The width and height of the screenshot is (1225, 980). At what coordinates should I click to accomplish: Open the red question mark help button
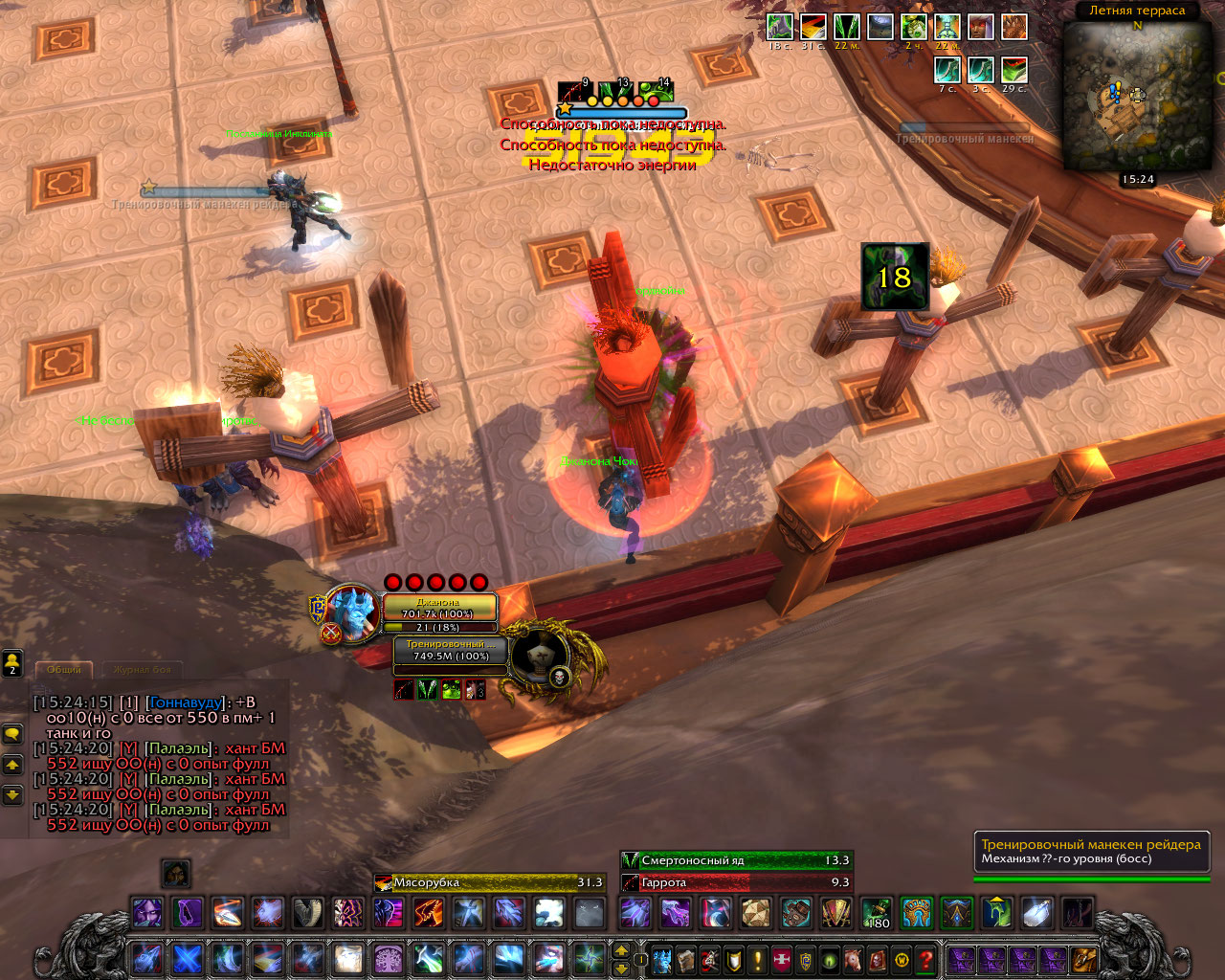tap(925, 959)
